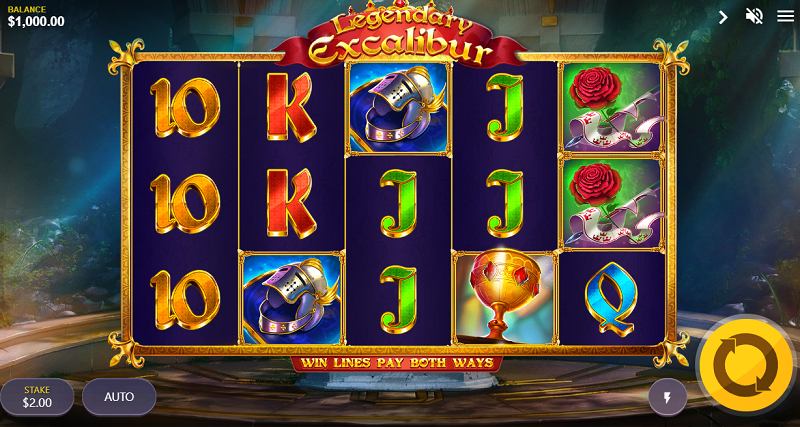Click the arrow icon beside the speaker

pyautogui.click(x=724, y=16)
